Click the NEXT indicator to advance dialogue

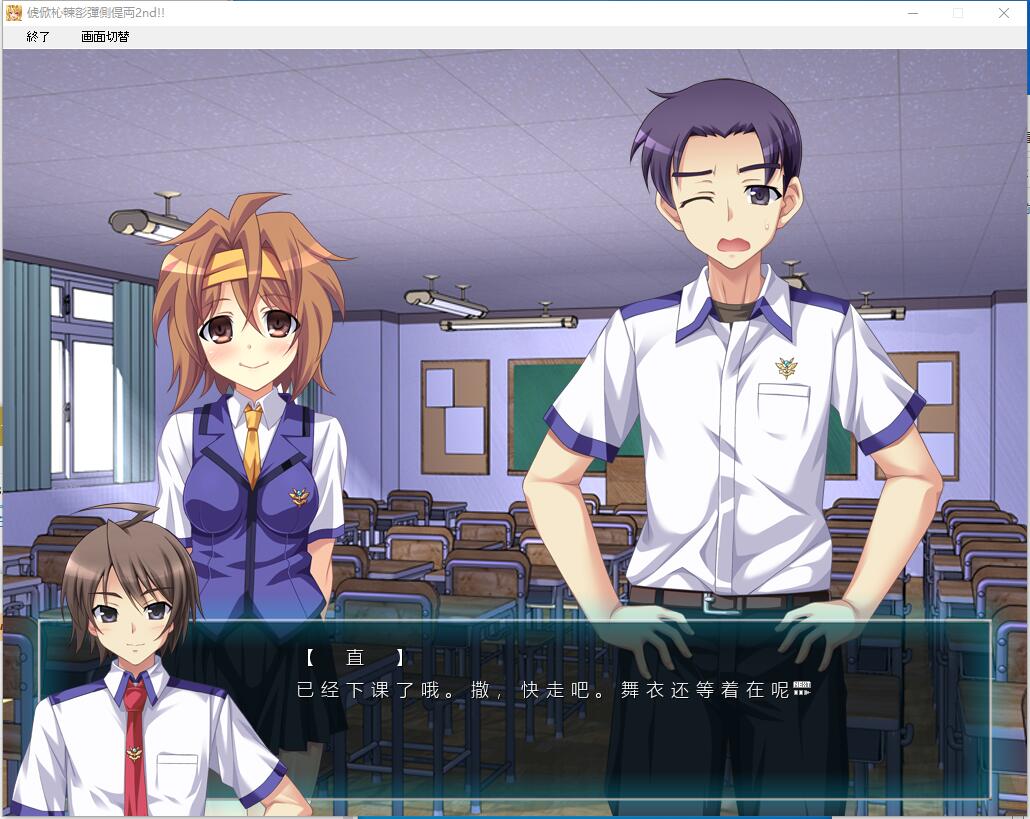pyautogui.click(x=801, y=689)
